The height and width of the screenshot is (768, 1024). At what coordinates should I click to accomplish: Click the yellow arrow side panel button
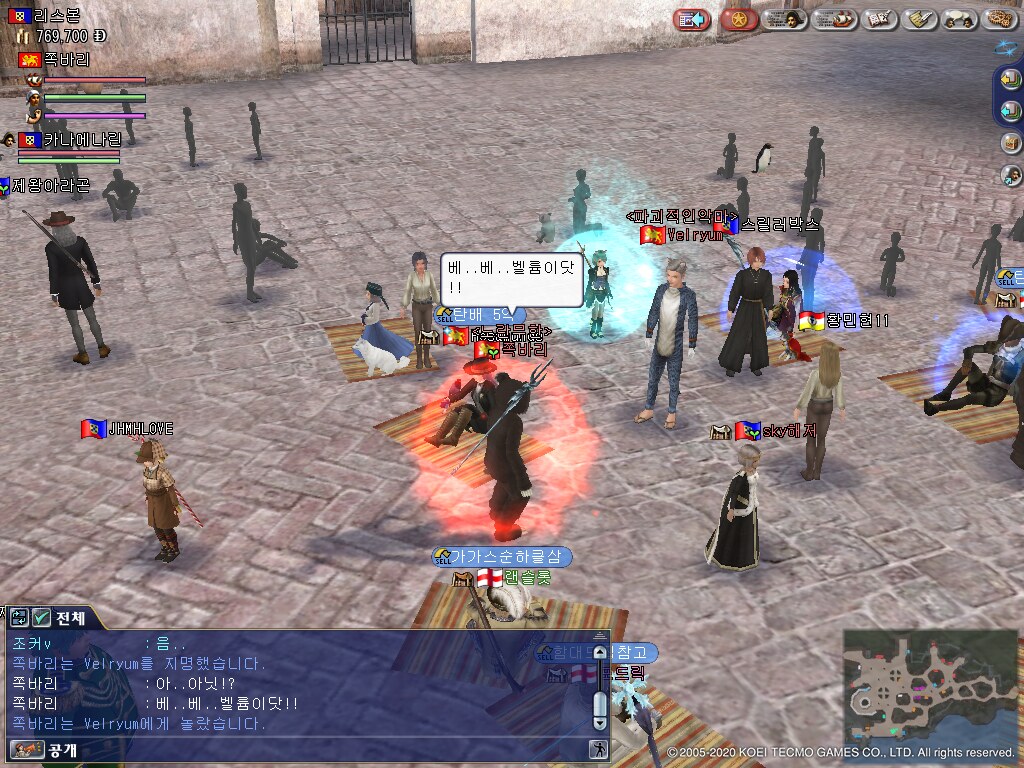(1010, 79)
